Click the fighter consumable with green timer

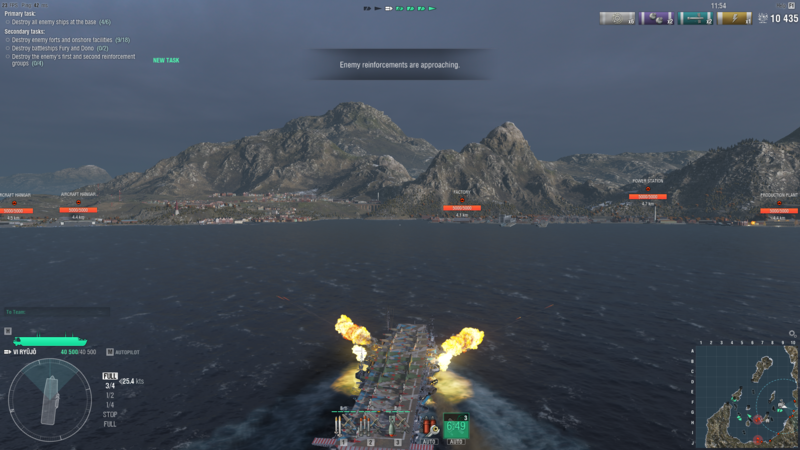pyautogui.click(x=456, y=427)
